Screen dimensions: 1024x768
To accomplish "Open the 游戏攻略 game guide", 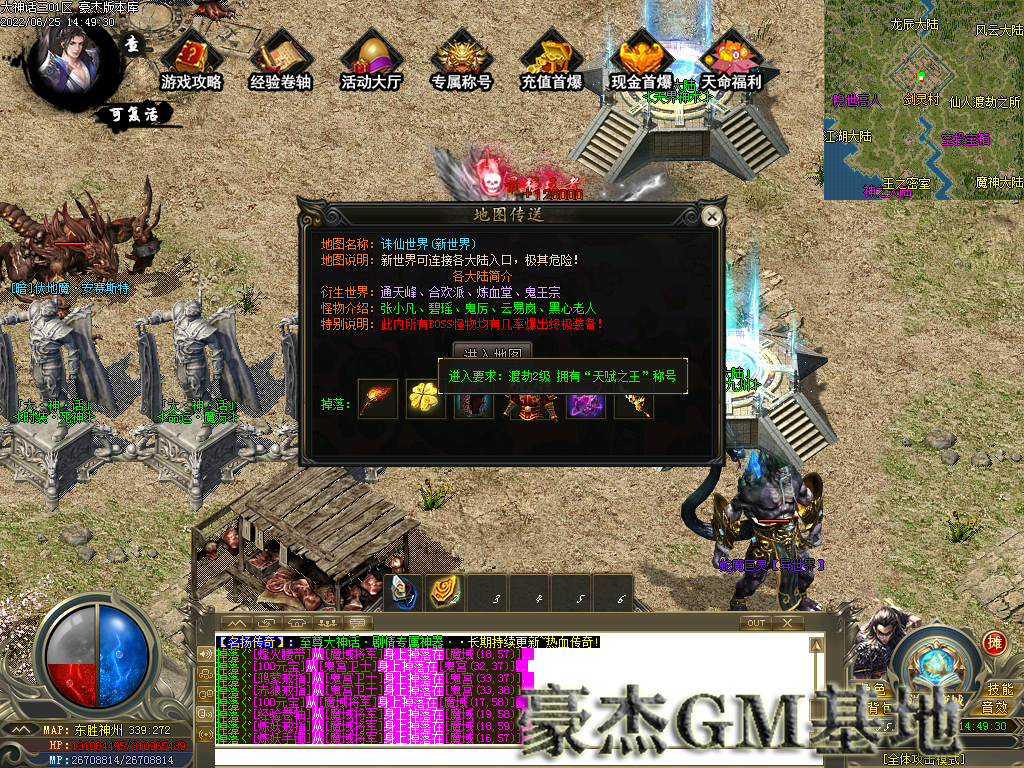I will tap(191, 62).
